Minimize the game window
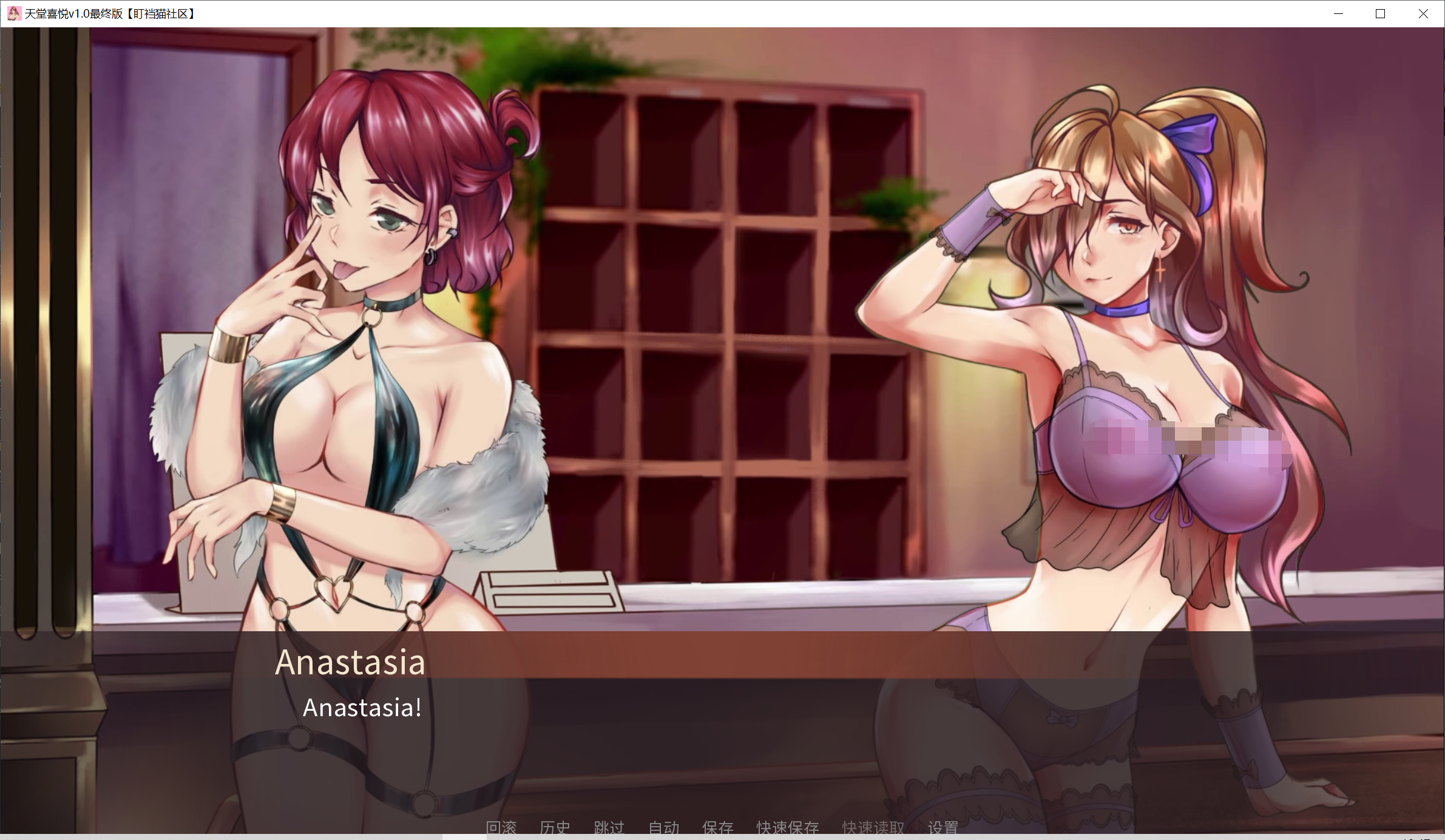This screenshot has height=840, width=1445. tap(1338, 13)
